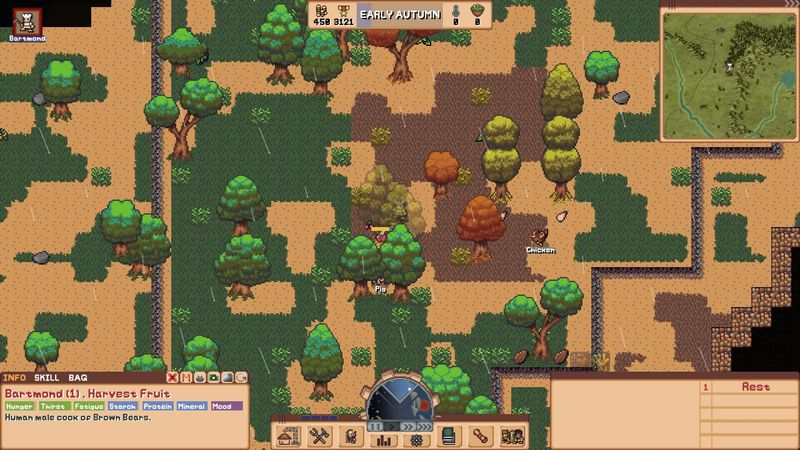Screen dimensions: 800x450
Task: Open the gear settings button
Action: (x=416, y=439)
